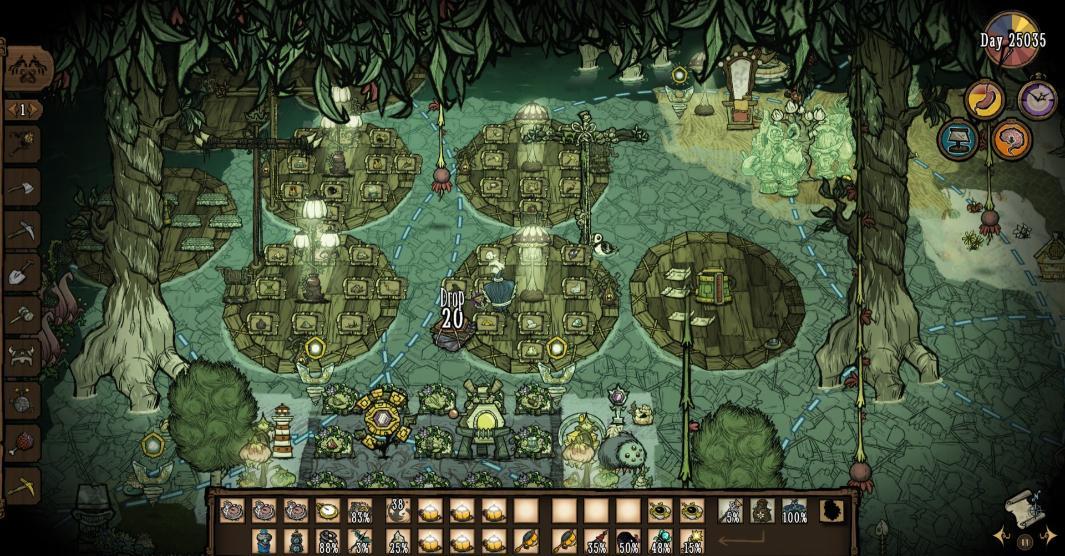Select the item stack of 38
Screen dimensions: 1065x556
tap(397, 512)
